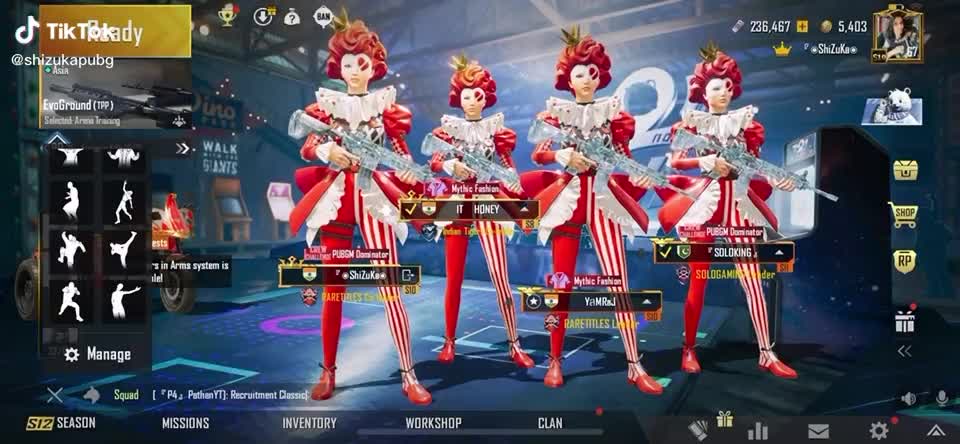Open the Shop cart icon
The image size is (960, 444).
904,213
